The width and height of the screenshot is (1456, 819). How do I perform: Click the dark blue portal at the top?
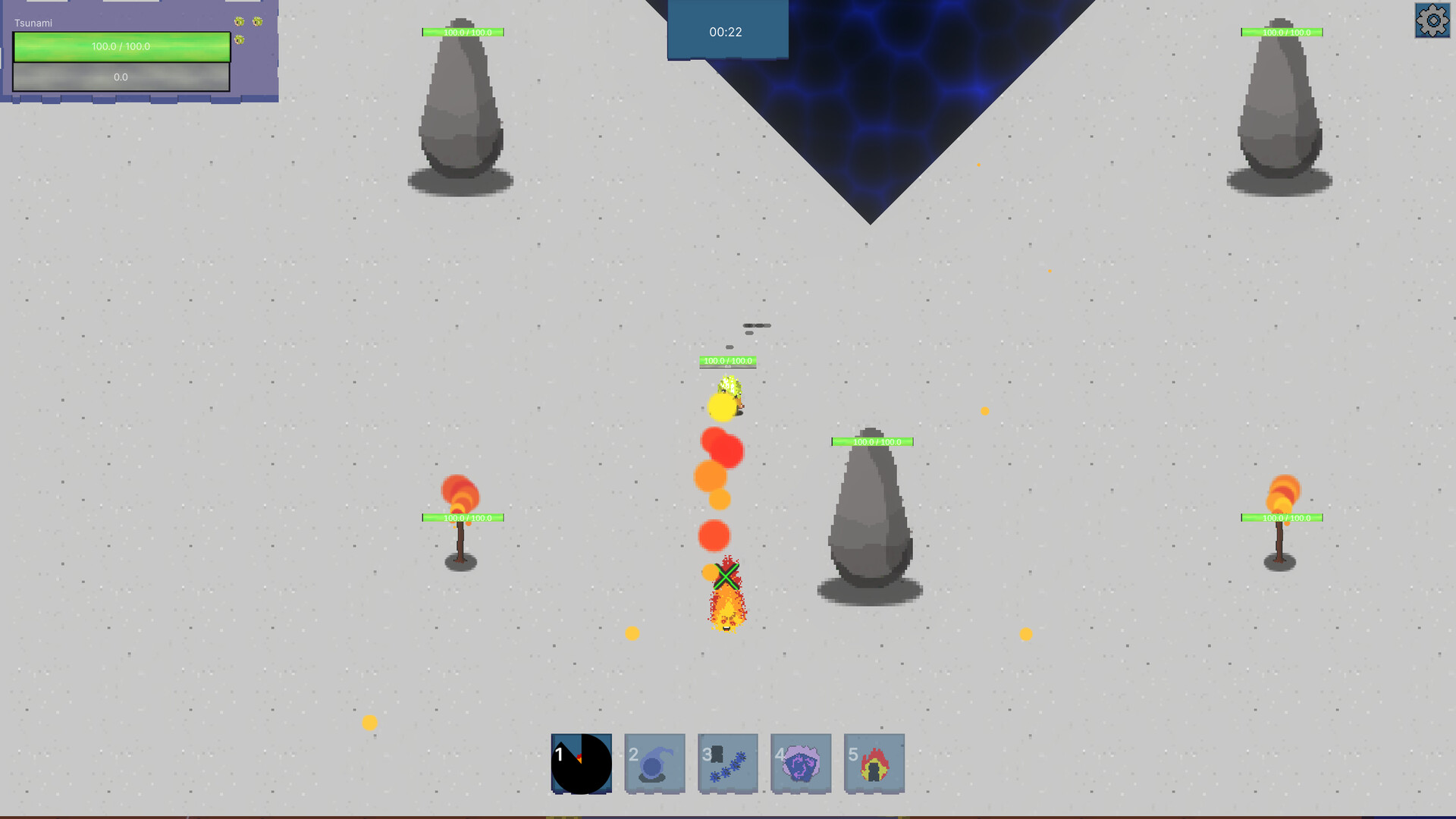872,91
